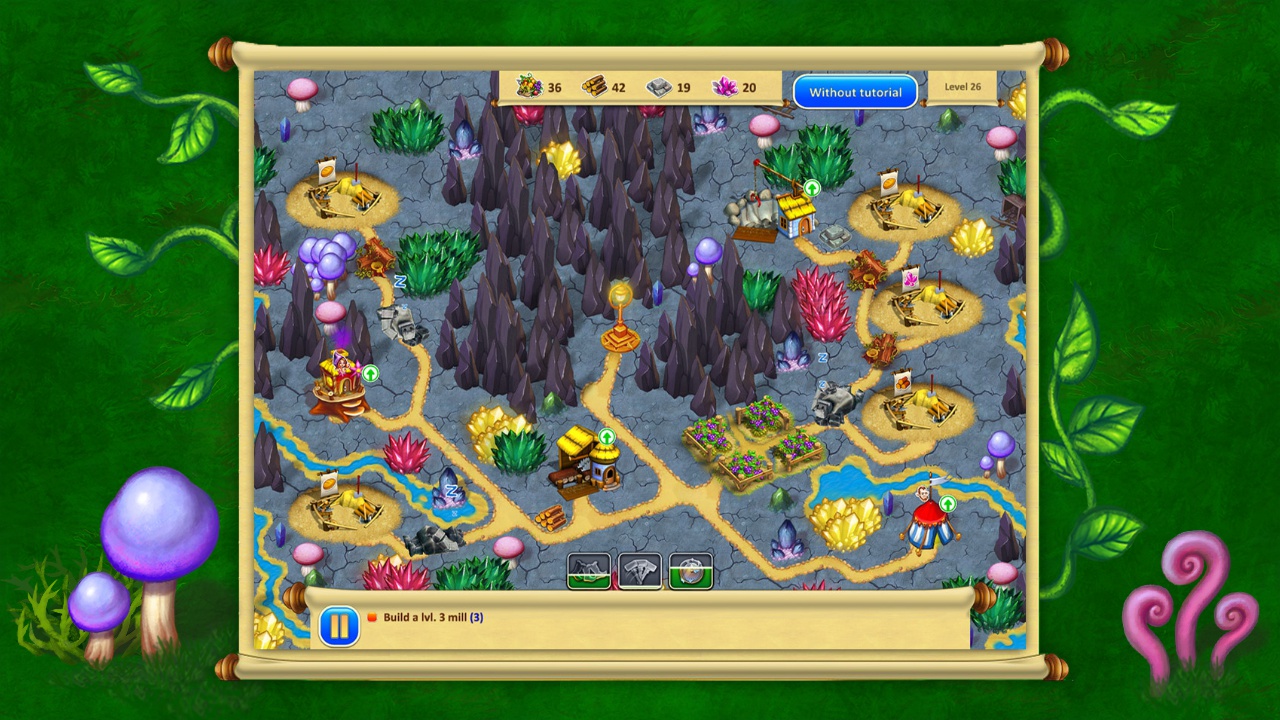The image size is (1280, 720).
Task: Upgrade the sawmill using its green arrow
Action: (x=605, y=437)
